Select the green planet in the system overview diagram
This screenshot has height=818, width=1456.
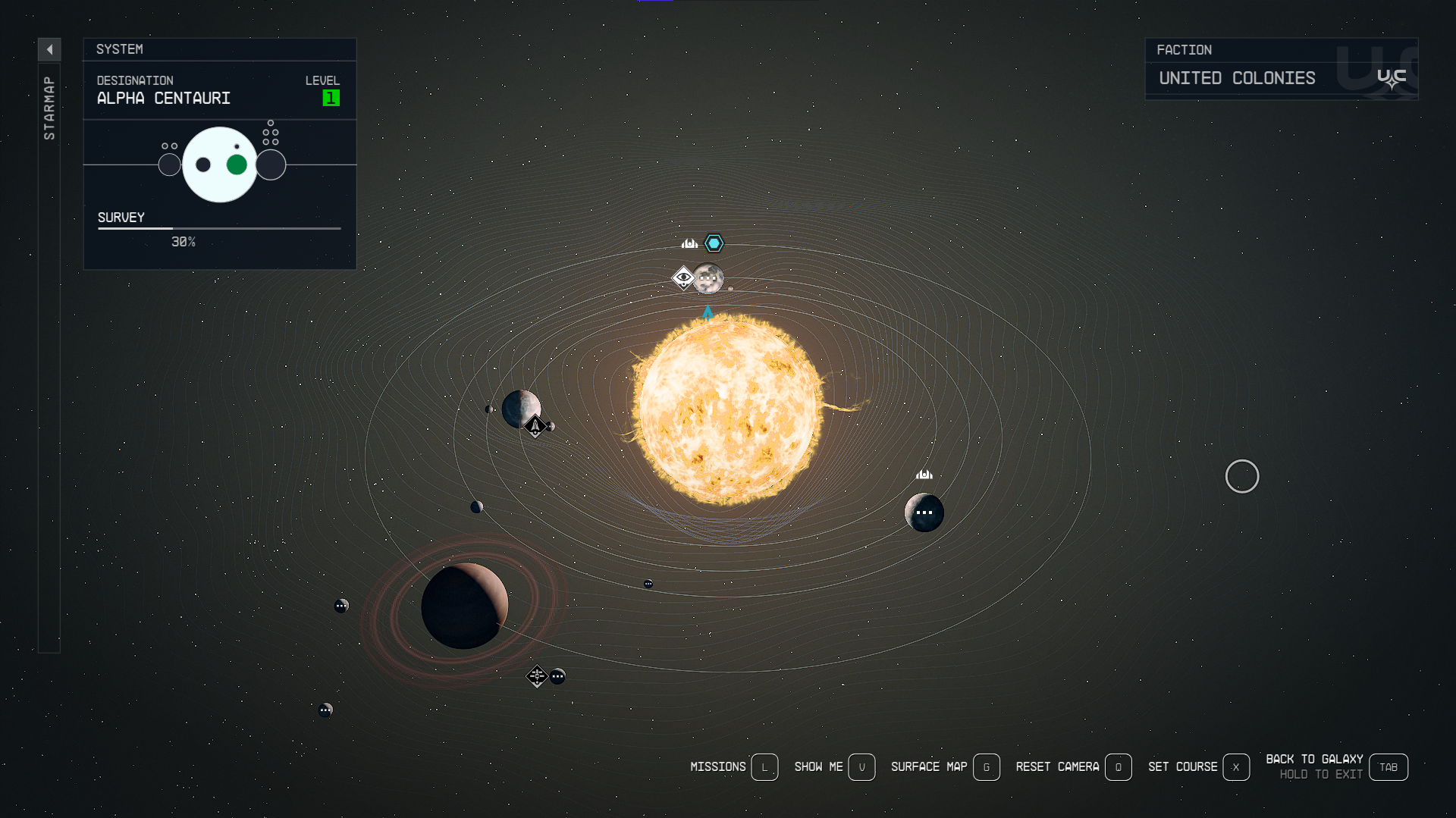236,164
